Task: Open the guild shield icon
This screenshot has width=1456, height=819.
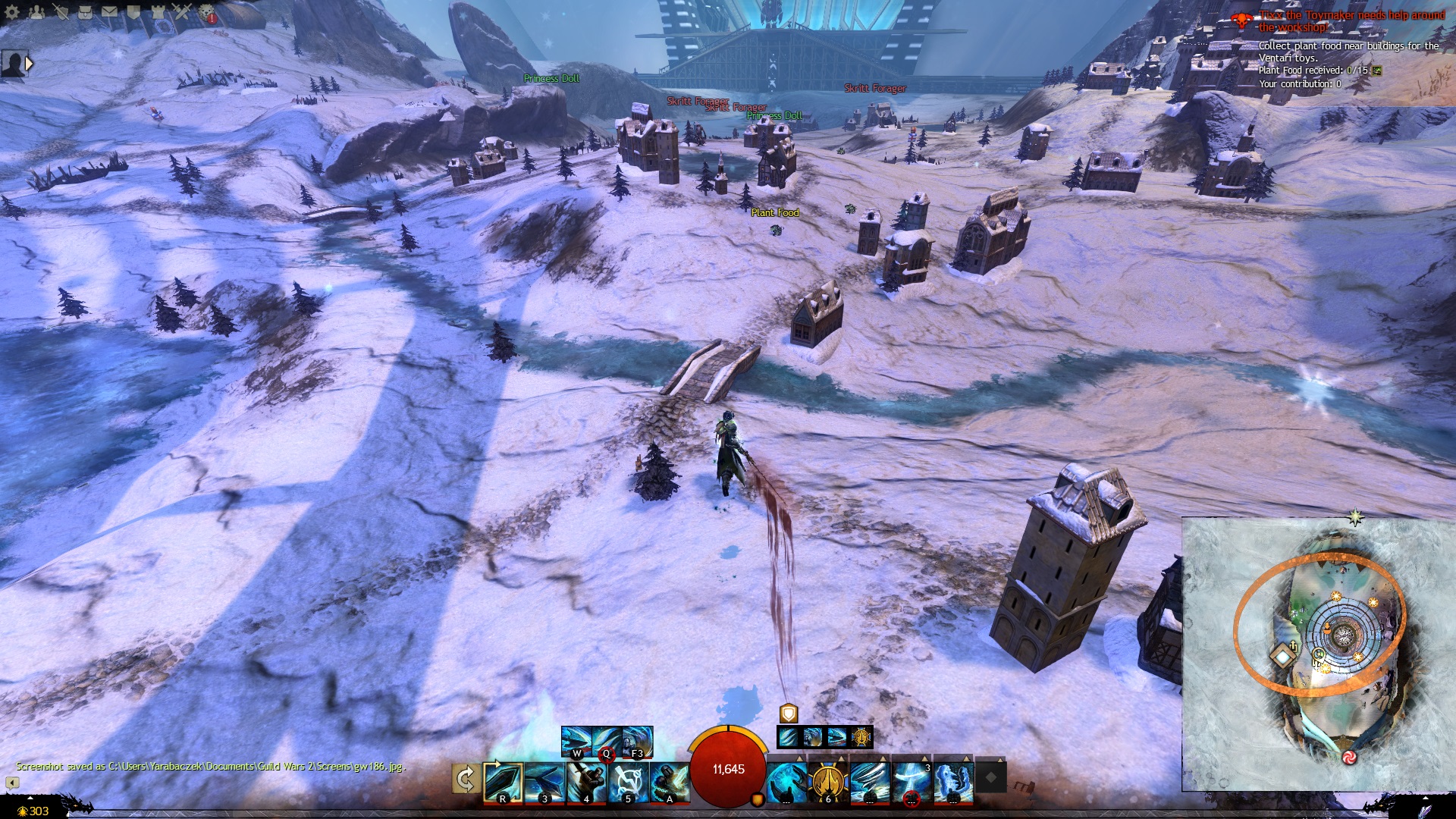Action: click(133, 12)
